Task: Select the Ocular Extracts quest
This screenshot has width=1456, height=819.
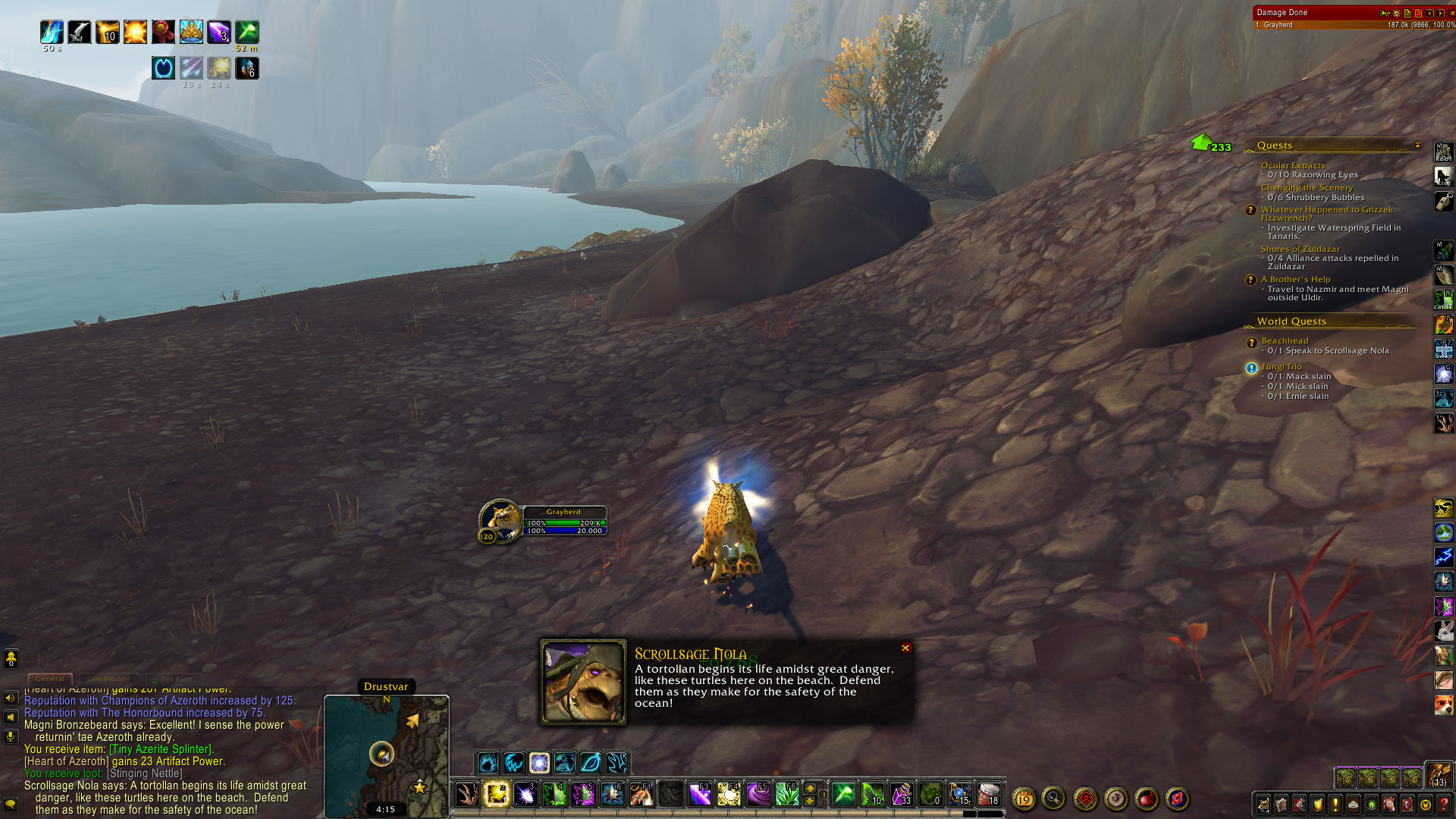Action: coord(1292,165)
